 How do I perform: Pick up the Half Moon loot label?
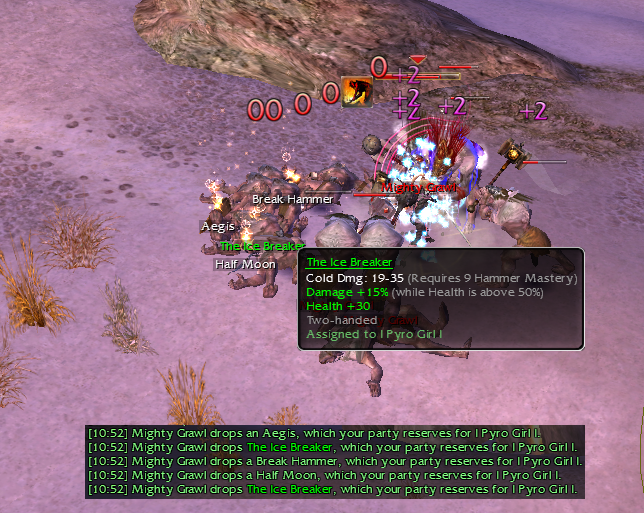[245, 264]
